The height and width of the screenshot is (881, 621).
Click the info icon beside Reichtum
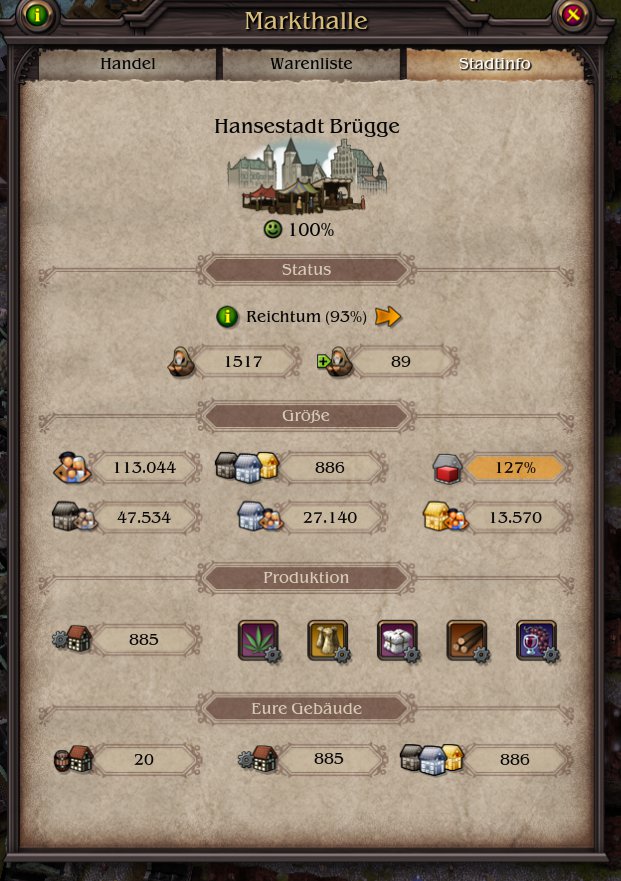click(x=227, y=317)
